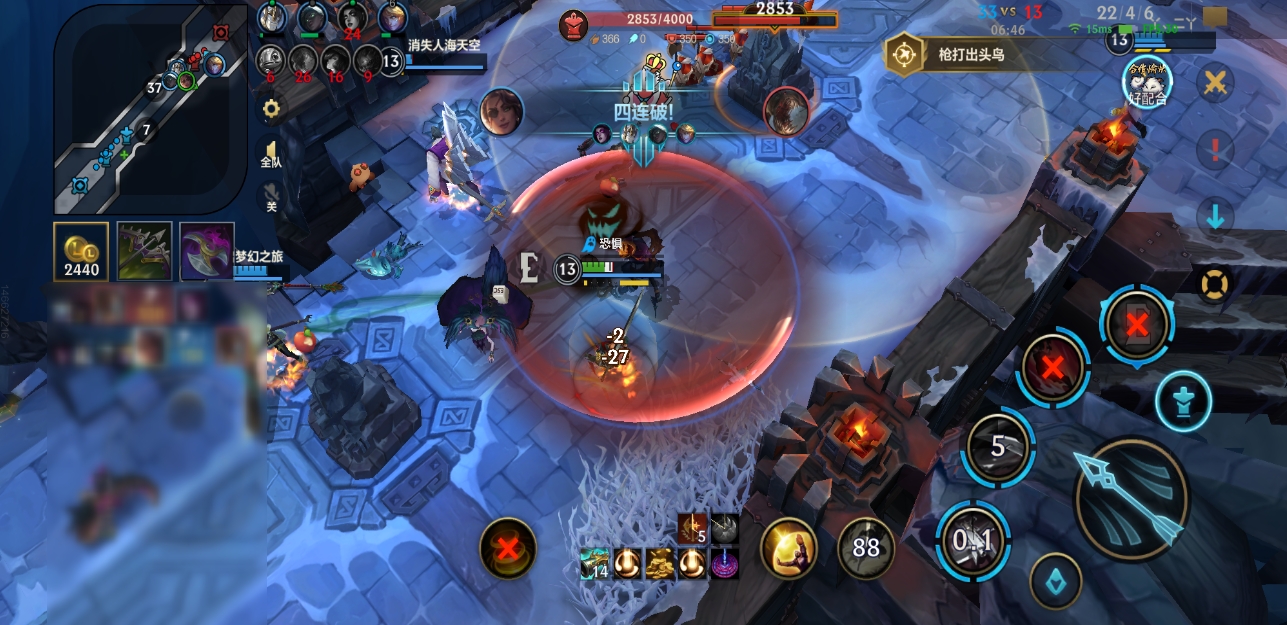Send the red exclamation danger ping

(1215, 151)
